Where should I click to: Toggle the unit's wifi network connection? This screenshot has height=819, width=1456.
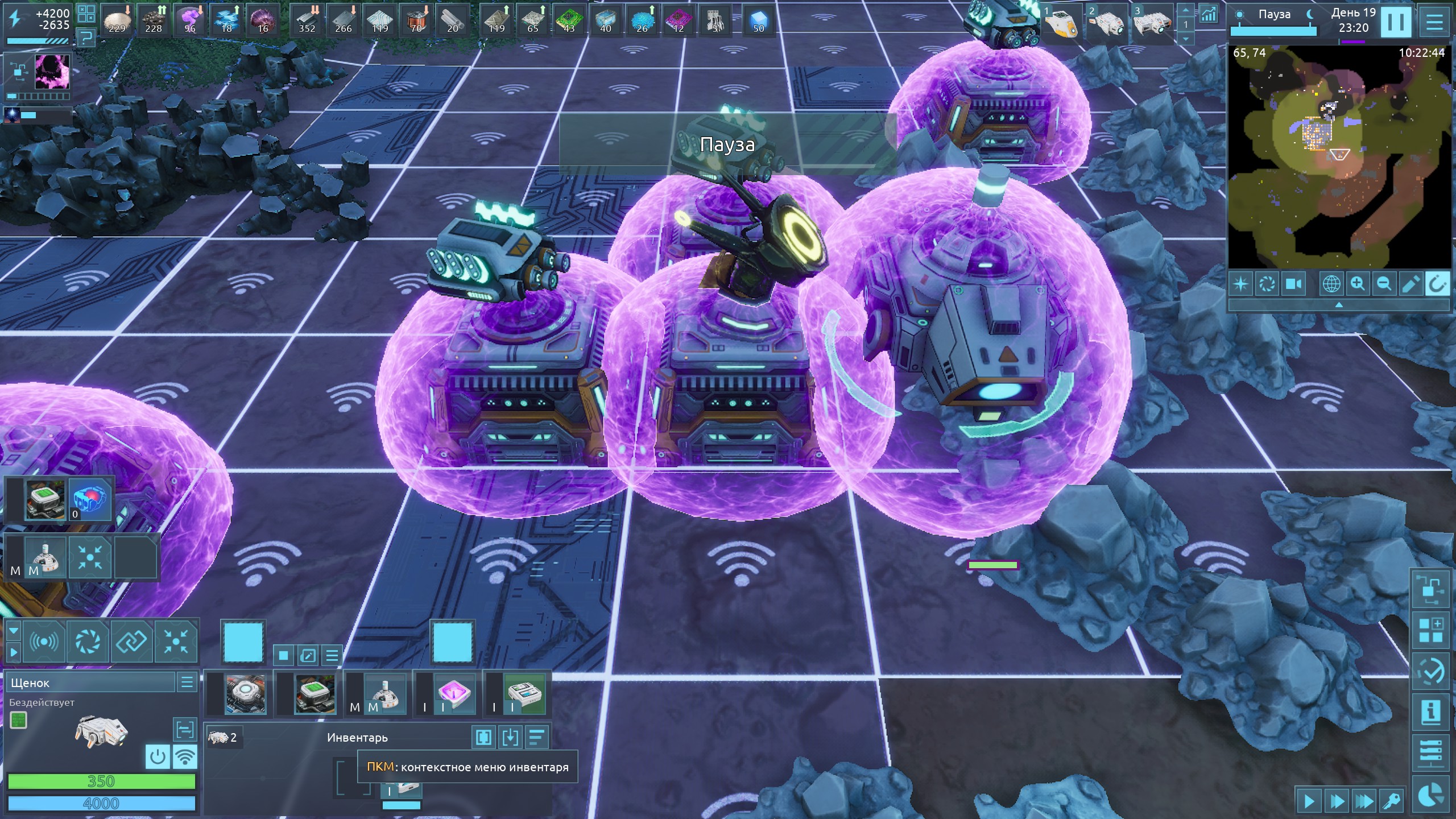tap(185, 757)
